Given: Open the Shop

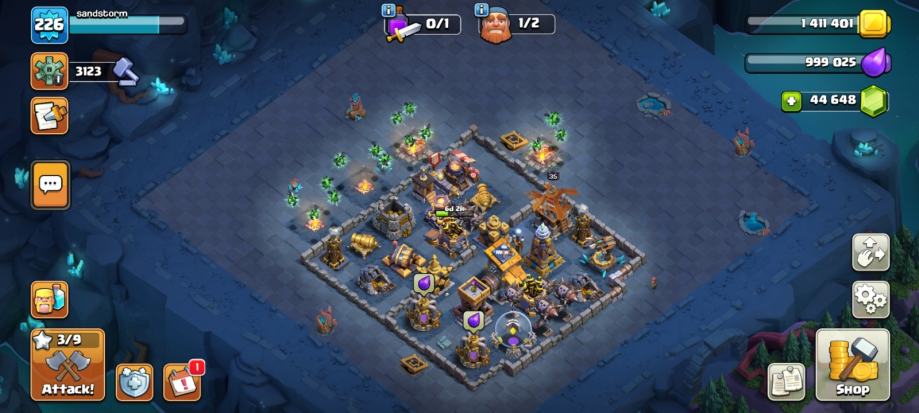Looking at the screenshot, I should coord(852,367).
